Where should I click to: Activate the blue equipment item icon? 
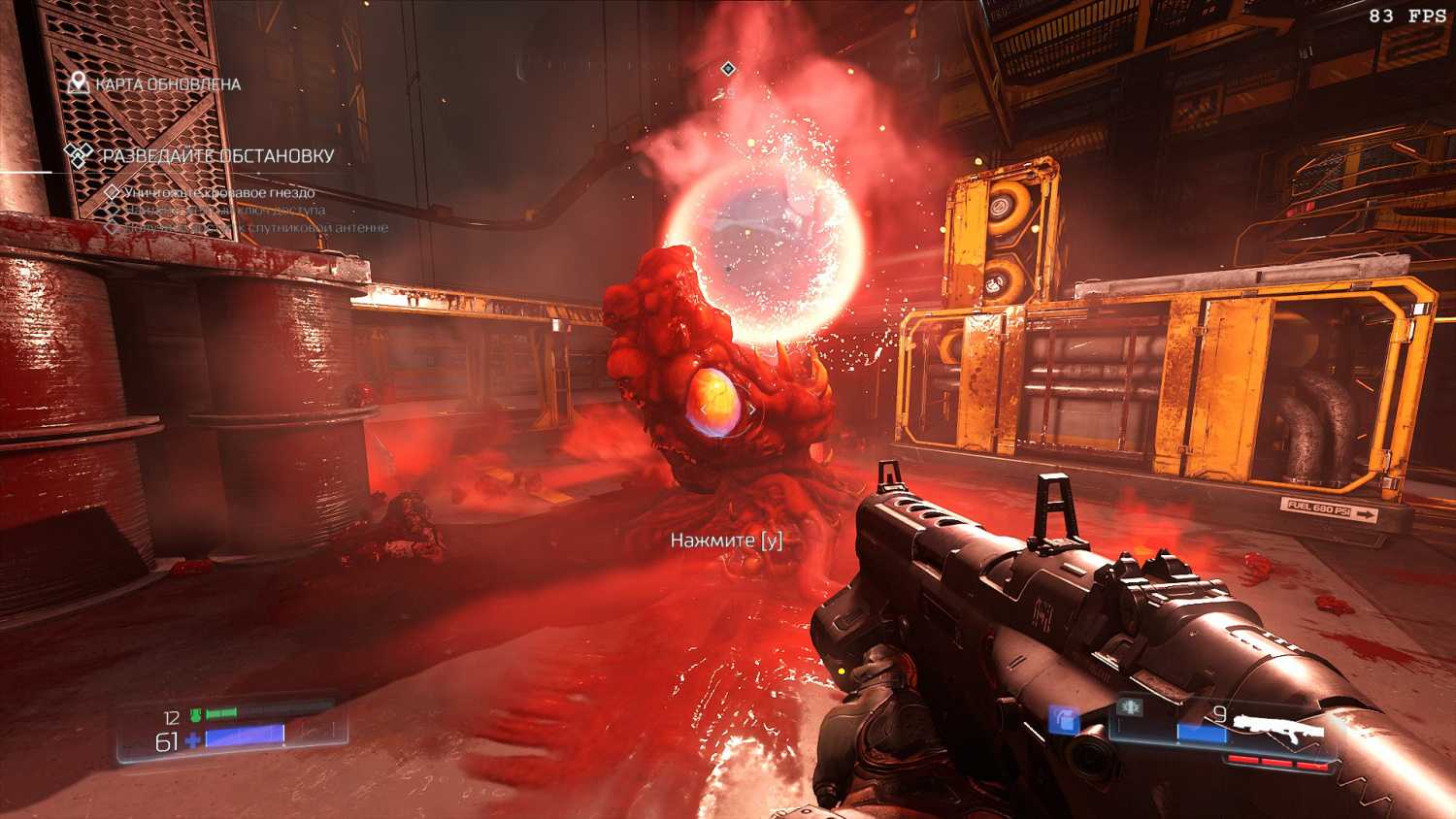1065,719
